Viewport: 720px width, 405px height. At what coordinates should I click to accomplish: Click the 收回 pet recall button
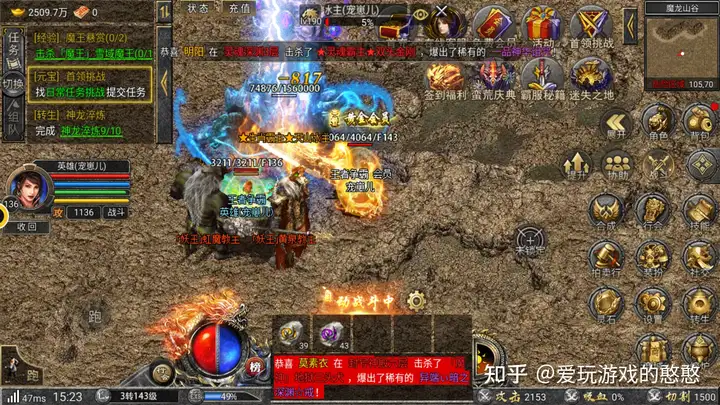[x=27, y=227]
